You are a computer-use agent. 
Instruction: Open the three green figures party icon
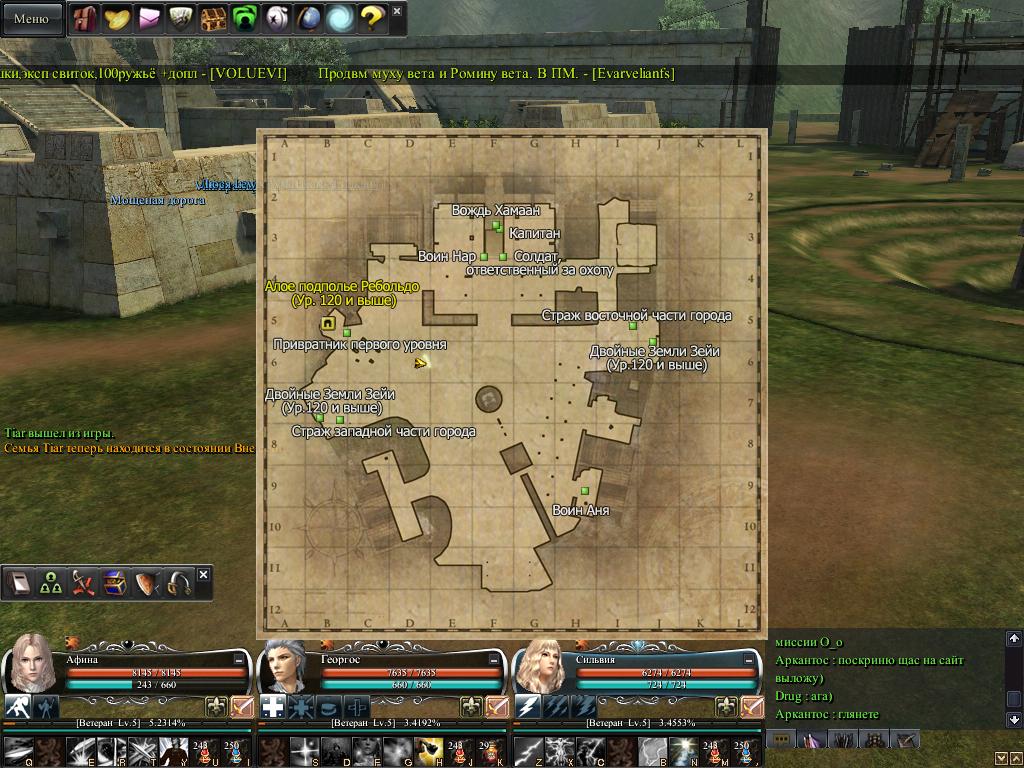(50, 584)
